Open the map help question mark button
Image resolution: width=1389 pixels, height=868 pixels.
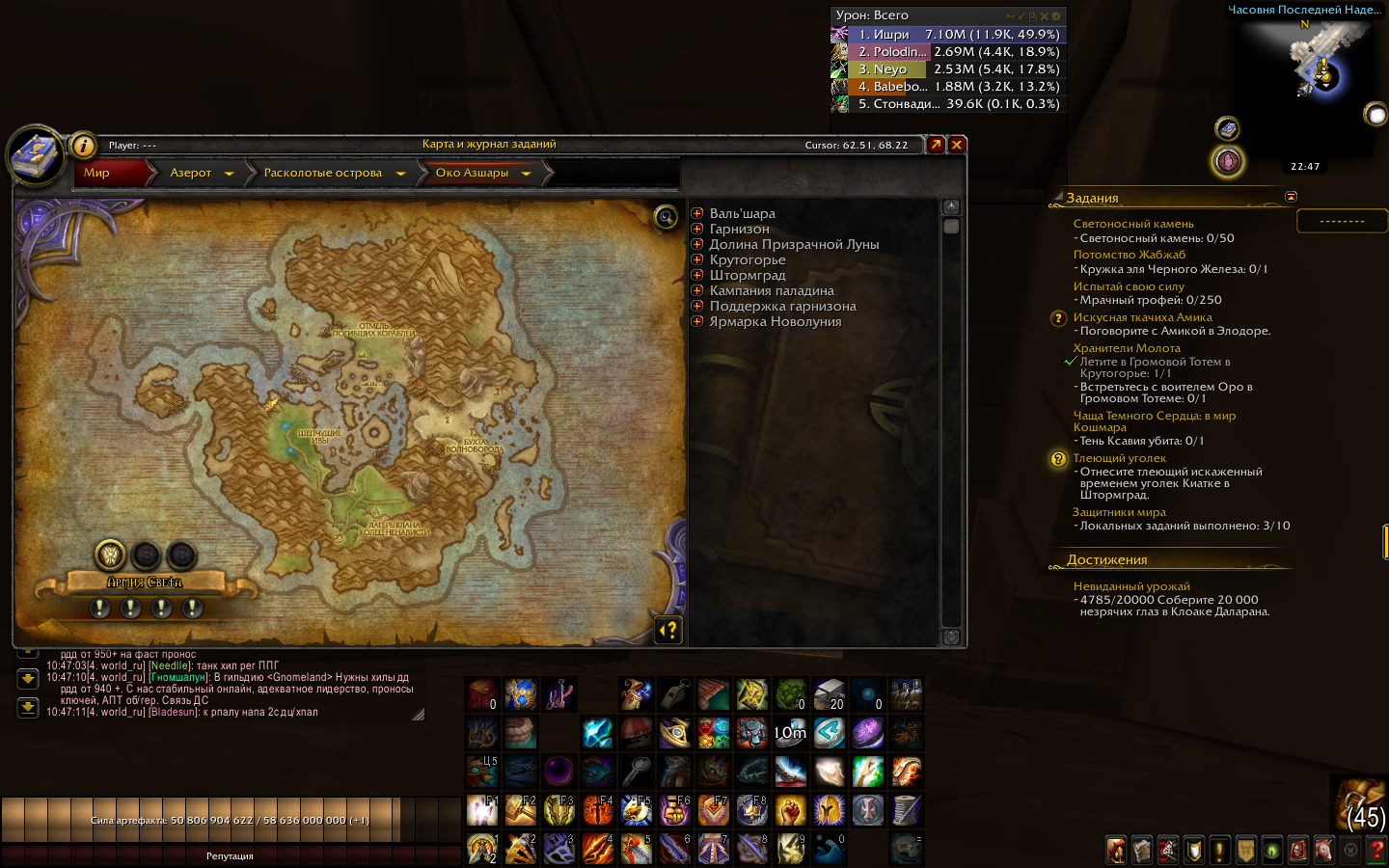(x=668, y=631)
